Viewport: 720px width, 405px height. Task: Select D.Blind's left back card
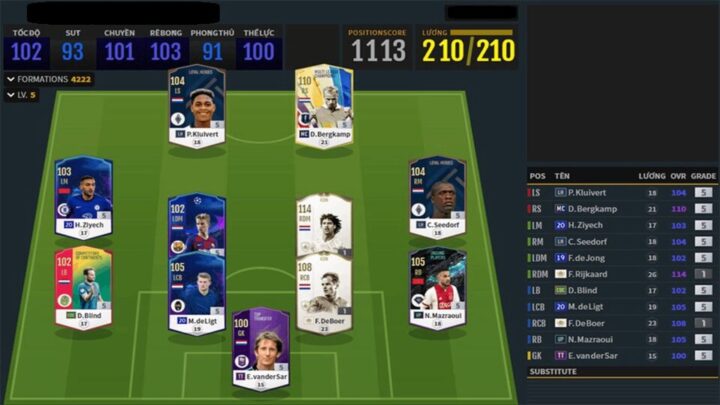(x=84, y=286)
